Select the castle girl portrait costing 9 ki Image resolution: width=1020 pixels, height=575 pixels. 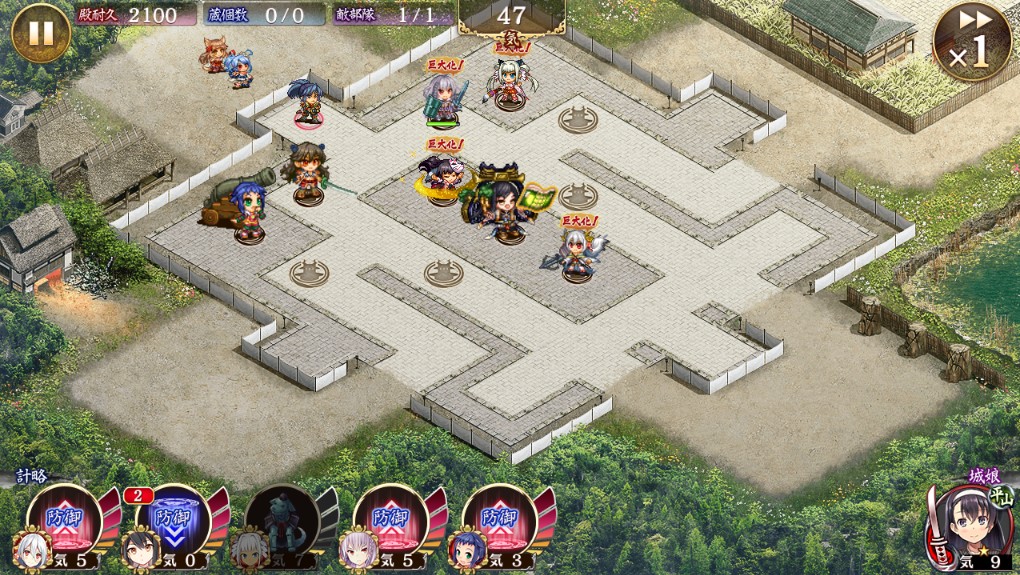click(x=968, y=525)
